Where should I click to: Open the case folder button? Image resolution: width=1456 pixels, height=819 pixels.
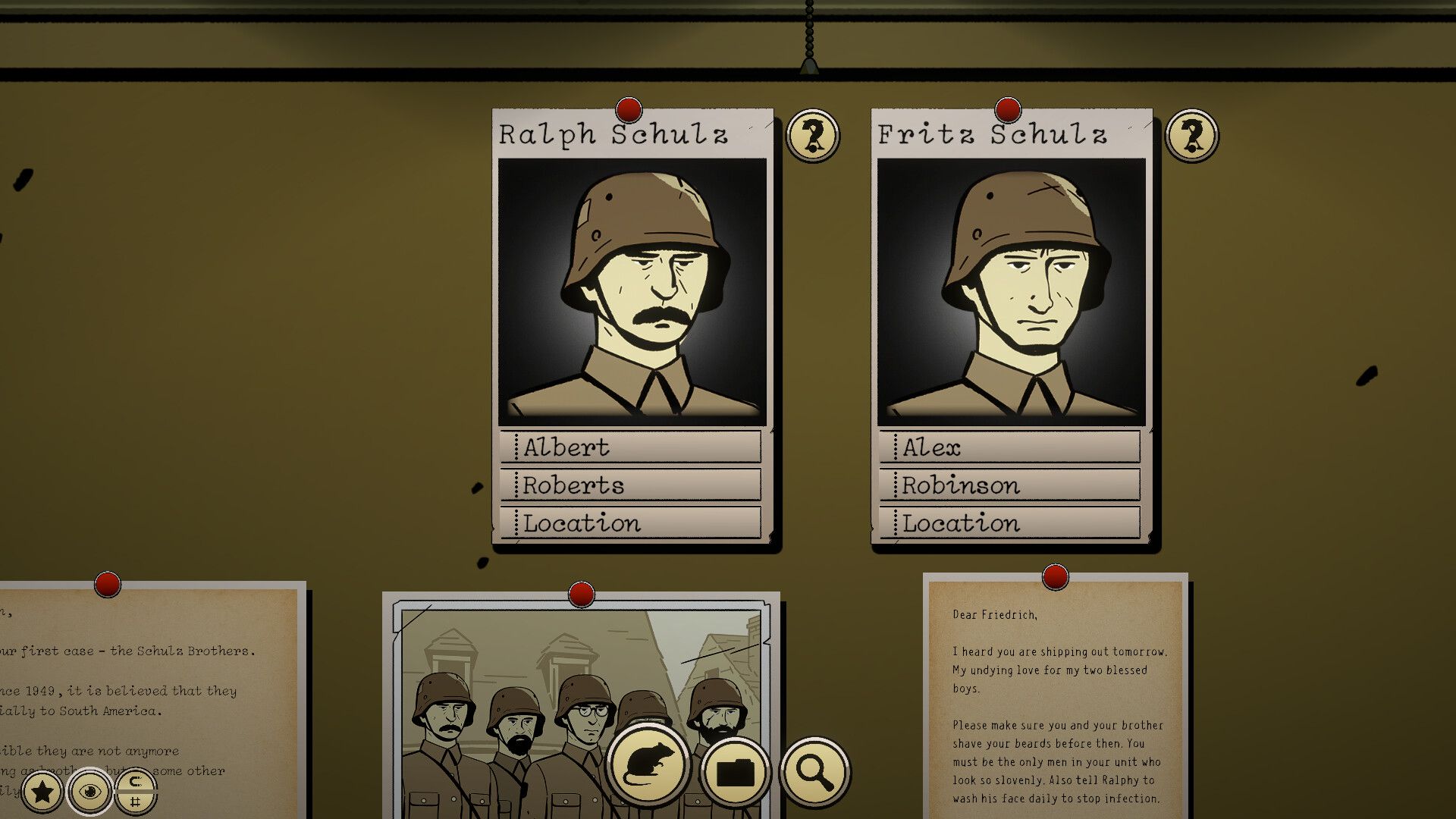(735, 772)
